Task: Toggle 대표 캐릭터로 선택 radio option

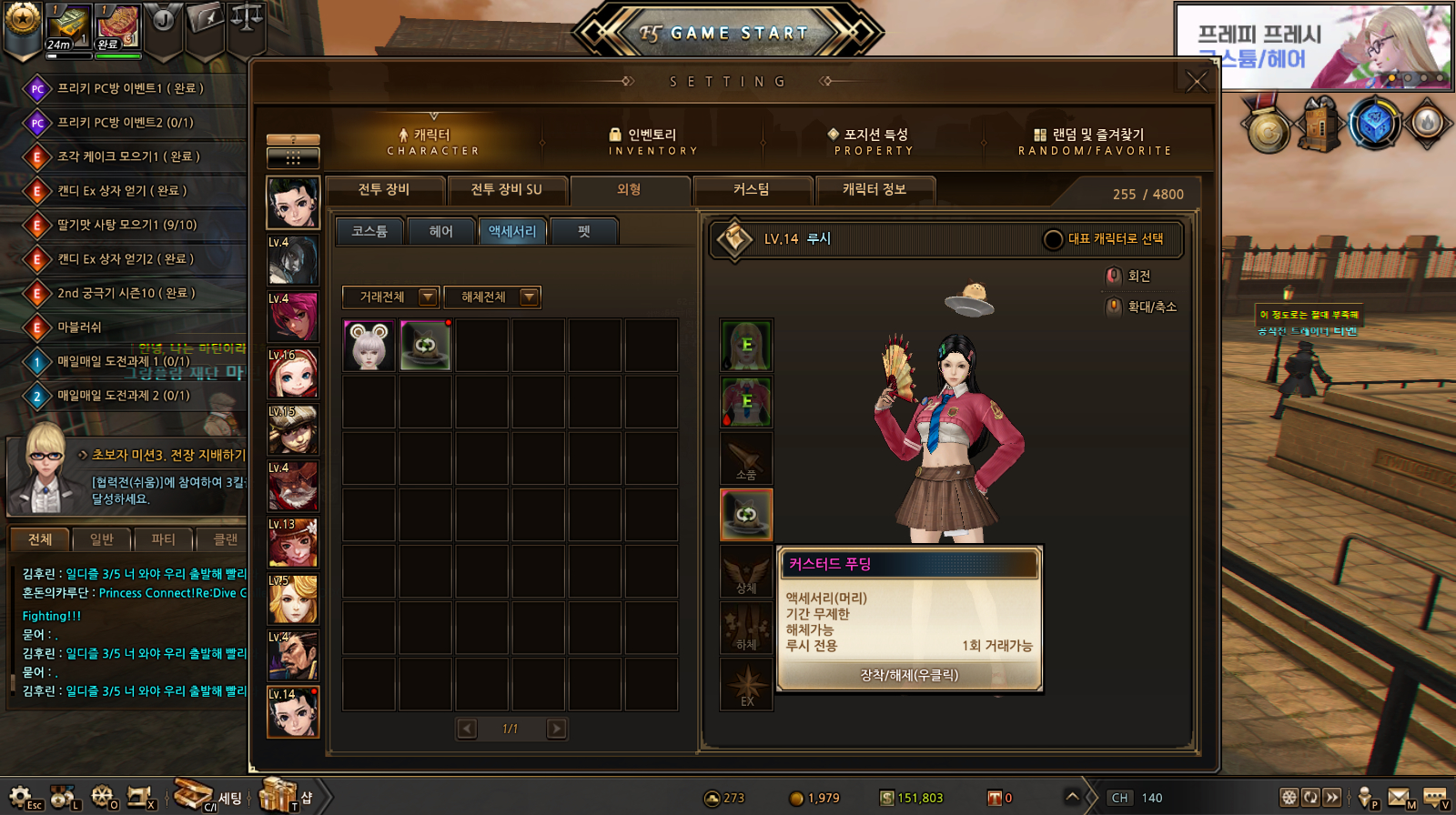Action: click(x=1053, y=239)
